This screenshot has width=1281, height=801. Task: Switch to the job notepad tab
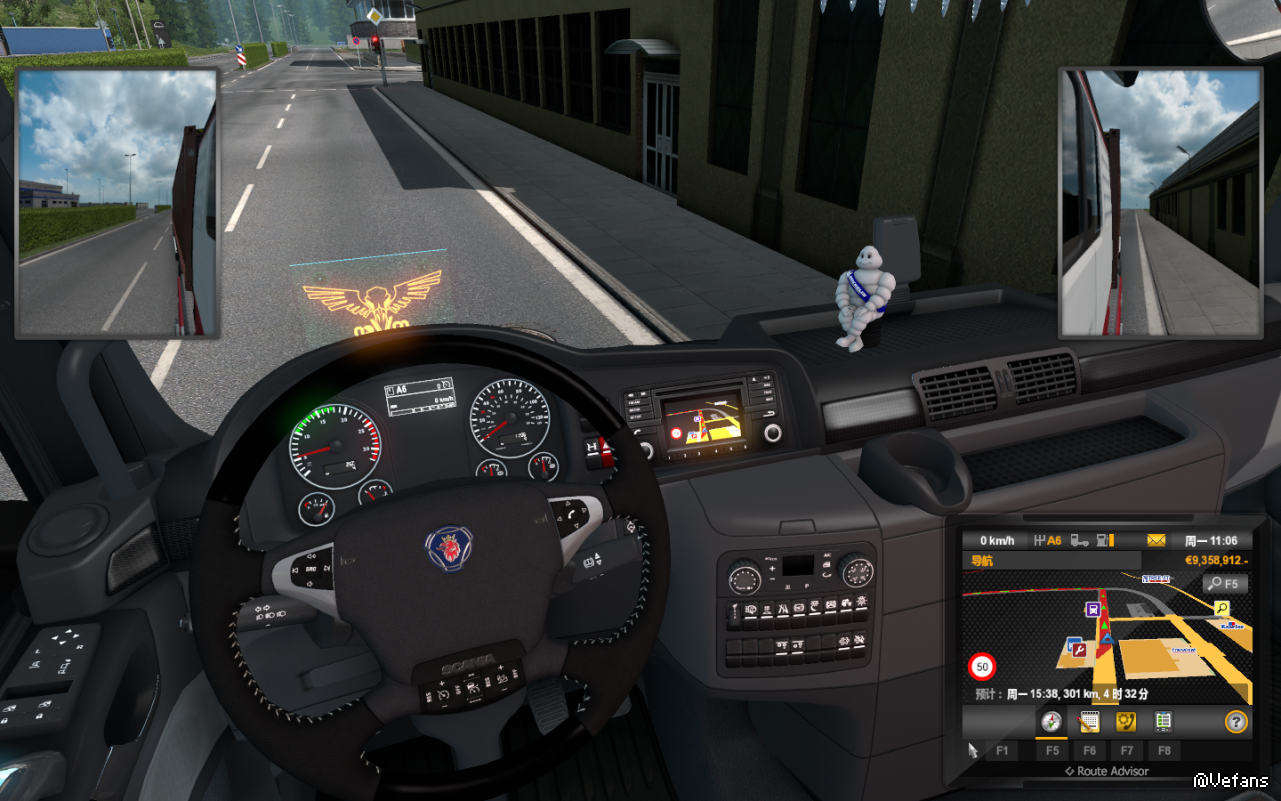(x=1088, y=721)
